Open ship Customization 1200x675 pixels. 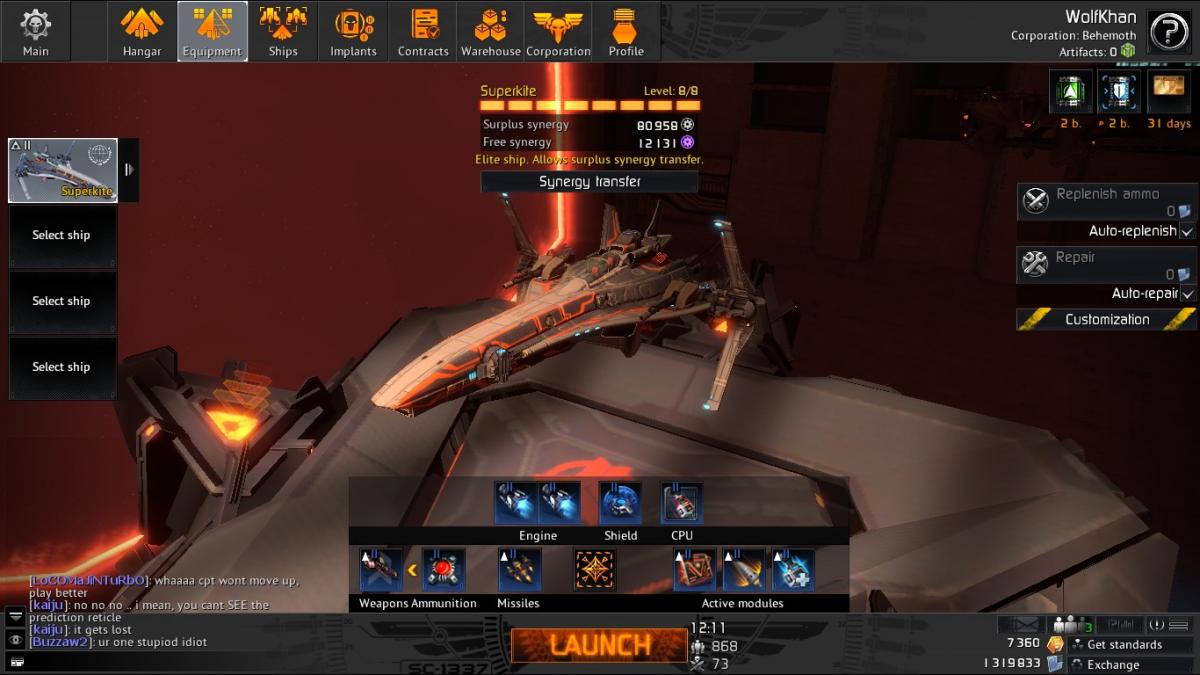click(1107, 319)
